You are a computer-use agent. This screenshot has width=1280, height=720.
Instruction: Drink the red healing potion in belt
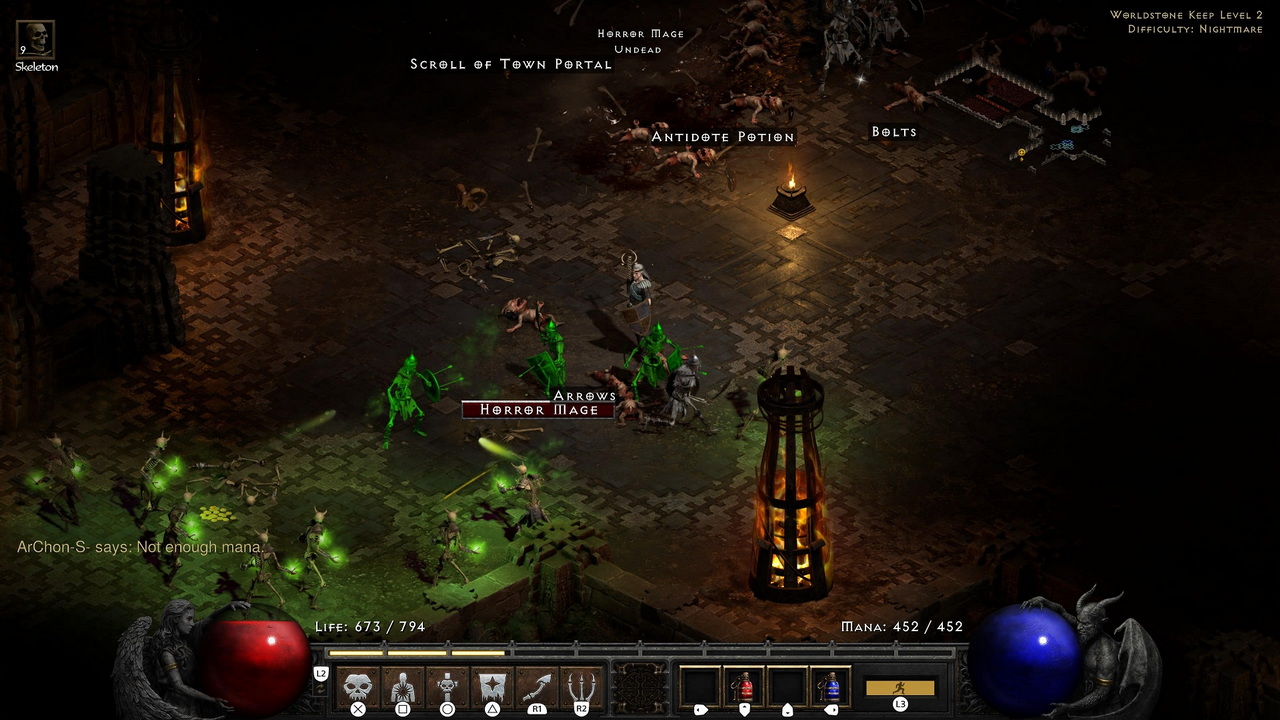[x=744, y=686]
